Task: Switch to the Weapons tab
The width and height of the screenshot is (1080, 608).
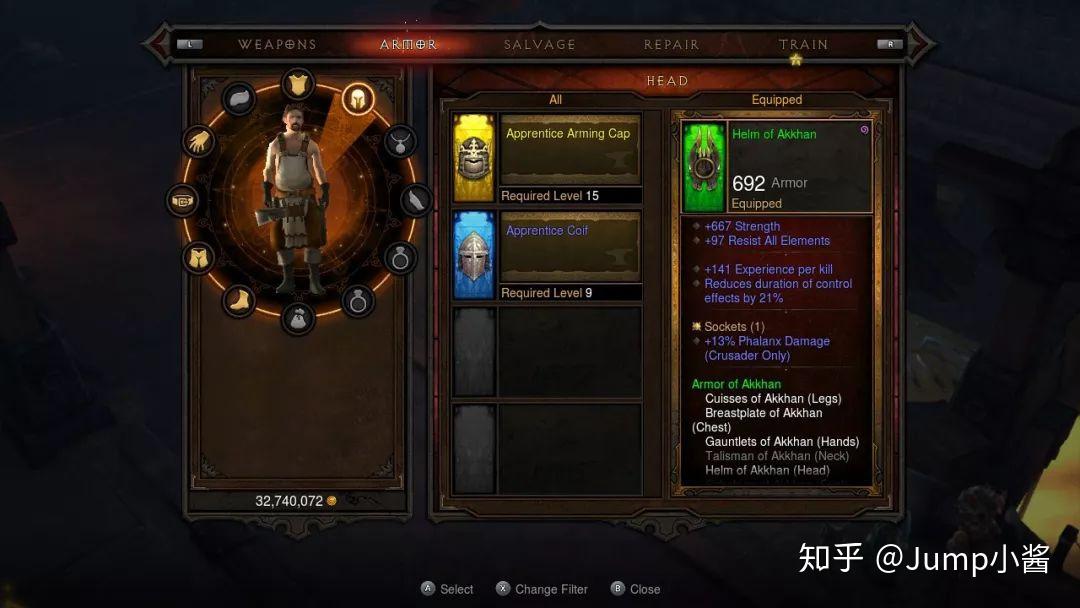Action: coord(277,45)
